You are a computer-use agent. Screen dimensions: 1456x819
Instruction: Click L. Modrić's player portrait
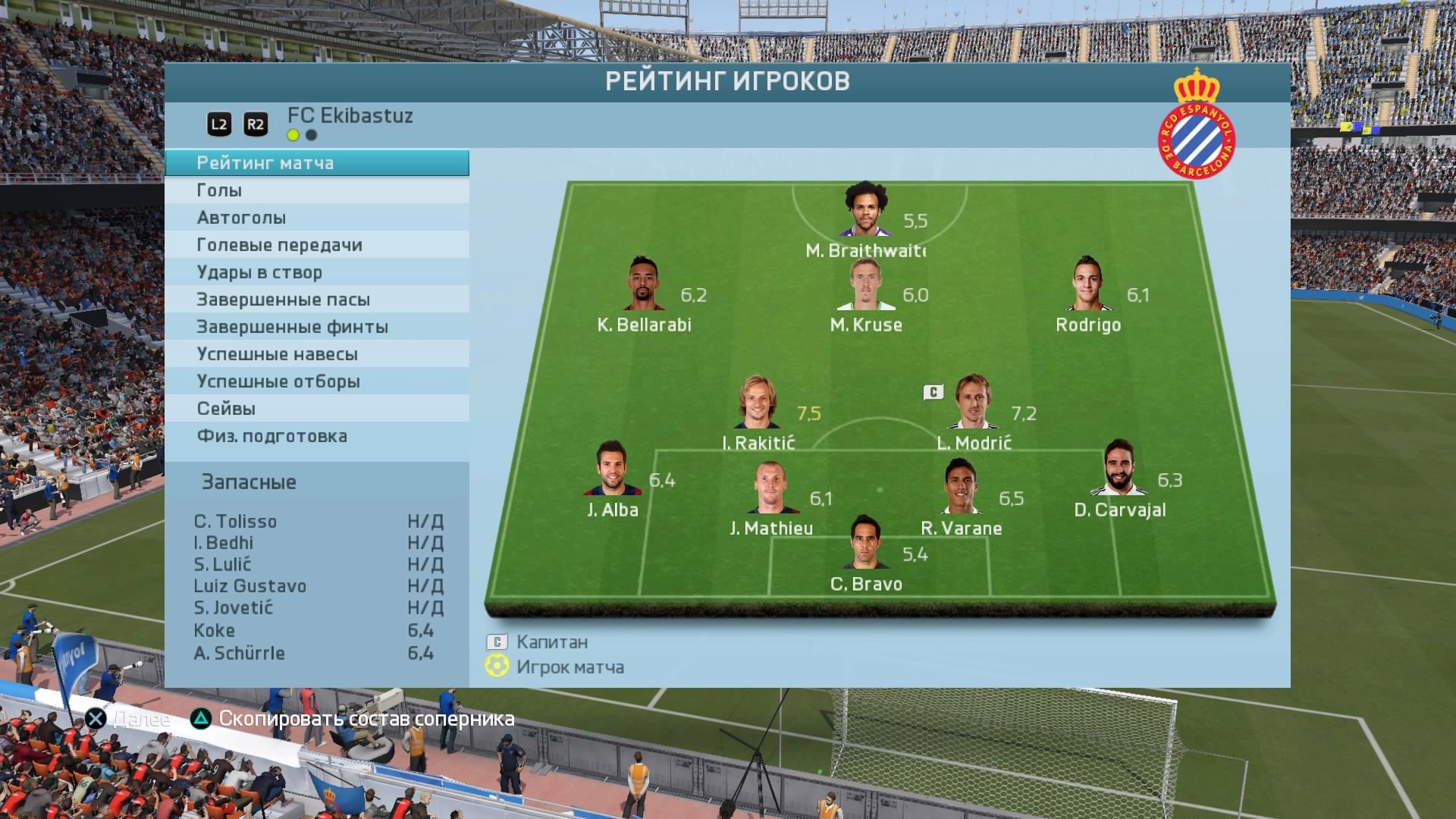[974, 402]
